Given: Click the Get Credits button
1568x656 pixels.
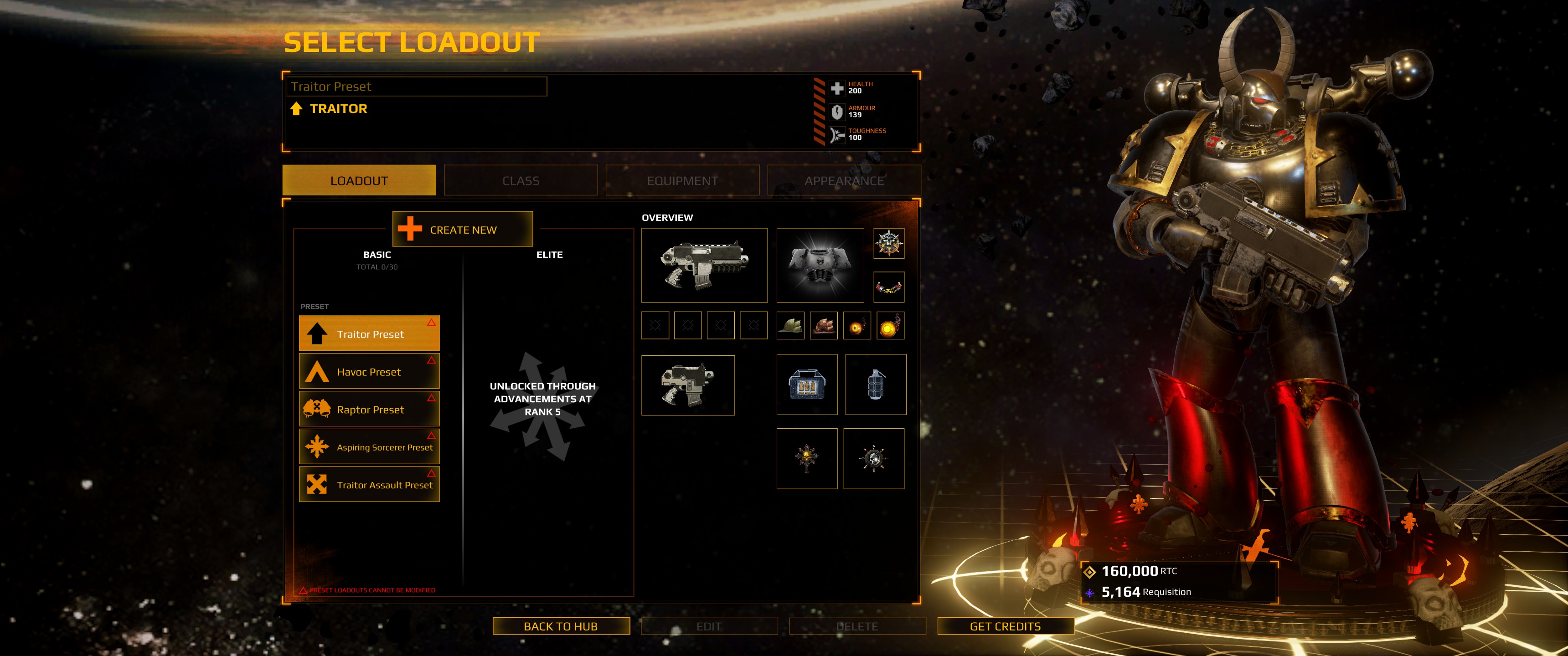Looking at the screenshot, I should (1005, 626).
